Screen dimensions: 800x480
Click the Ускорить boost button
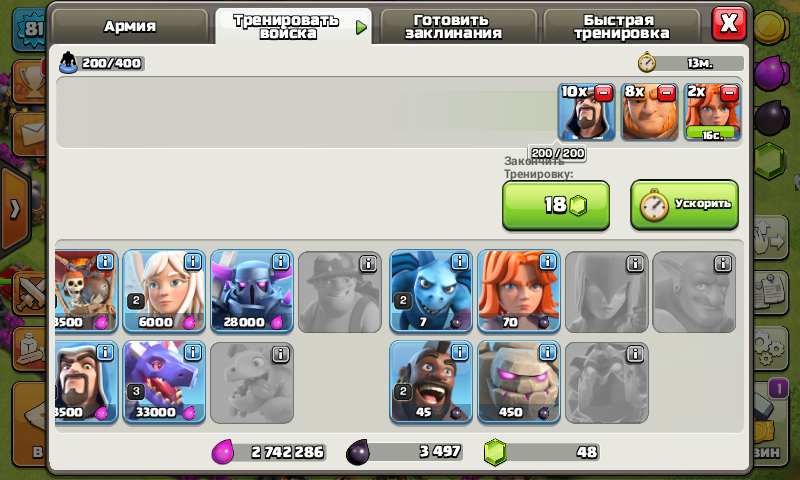(684, 204)
